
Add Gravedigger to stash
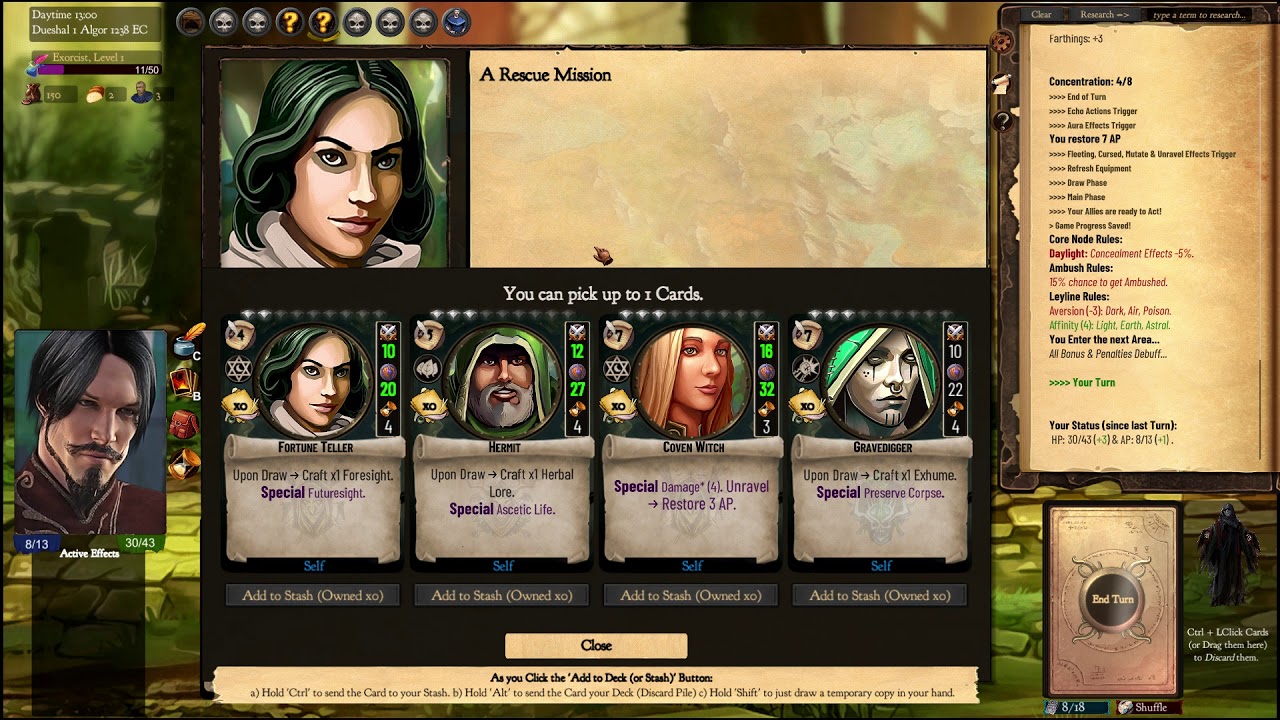click(880, 596)
